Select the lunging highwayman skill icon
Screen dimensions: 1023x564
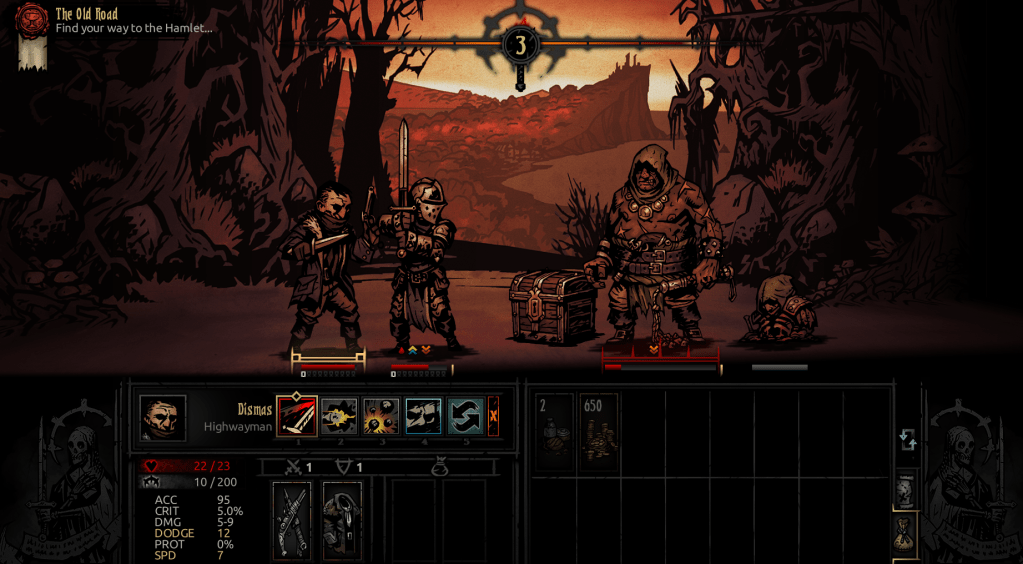coord(423,416)
